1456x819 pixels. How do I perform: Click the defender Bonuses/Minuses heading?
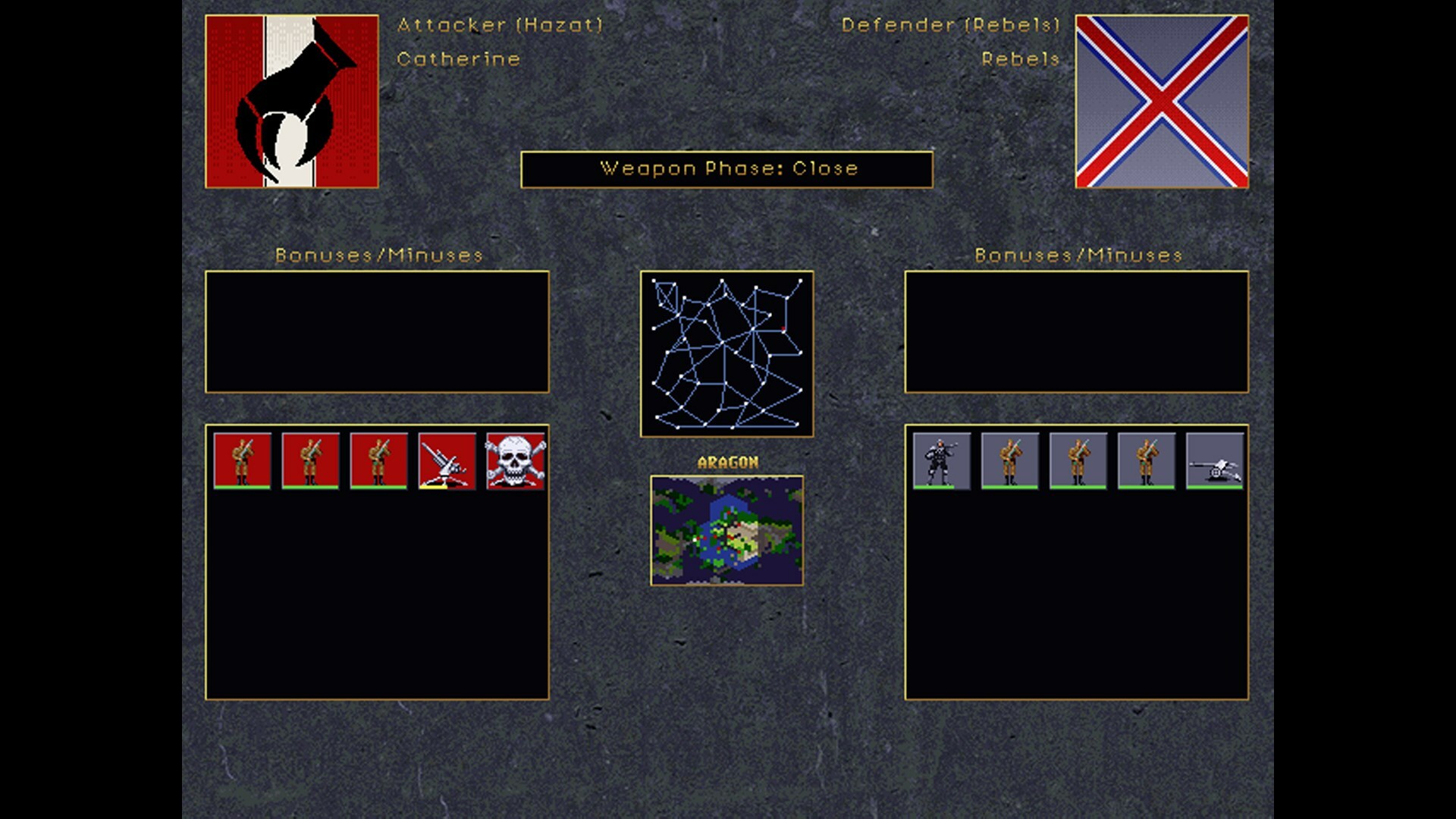1078,256
